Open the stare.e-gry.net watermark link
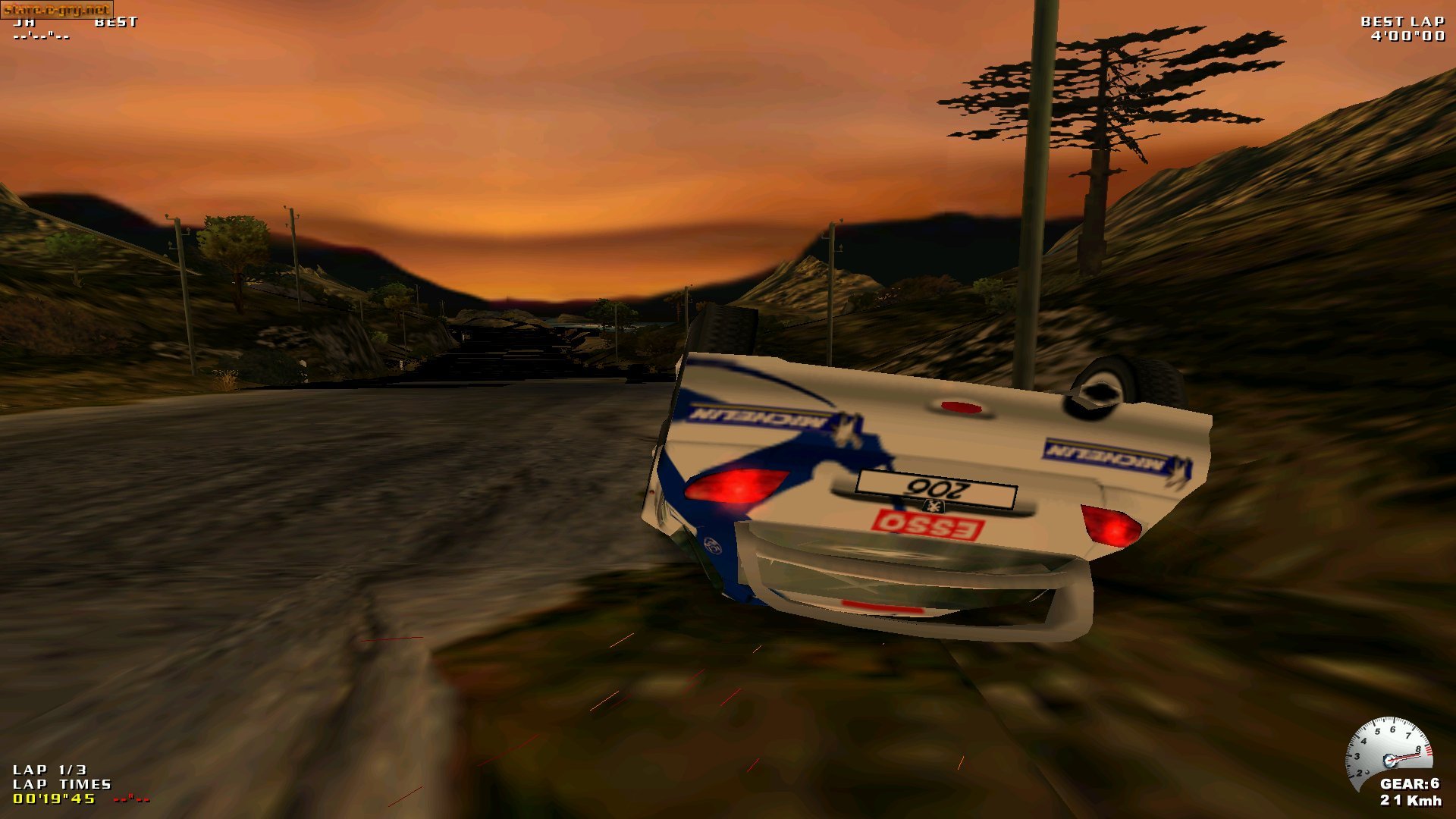Screen dimensions: 1456x819 point(57,9)
